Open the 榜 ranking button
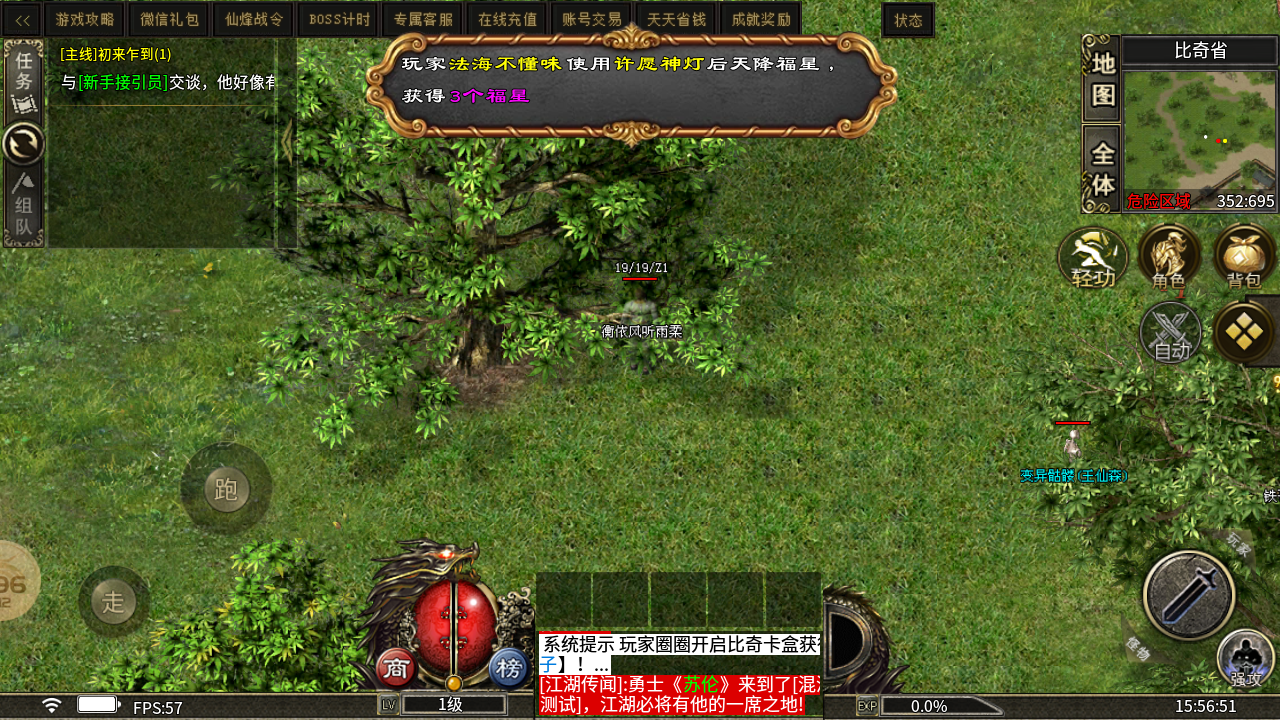Viewport: 1280px width, 720px height. (x=509, y=668)
